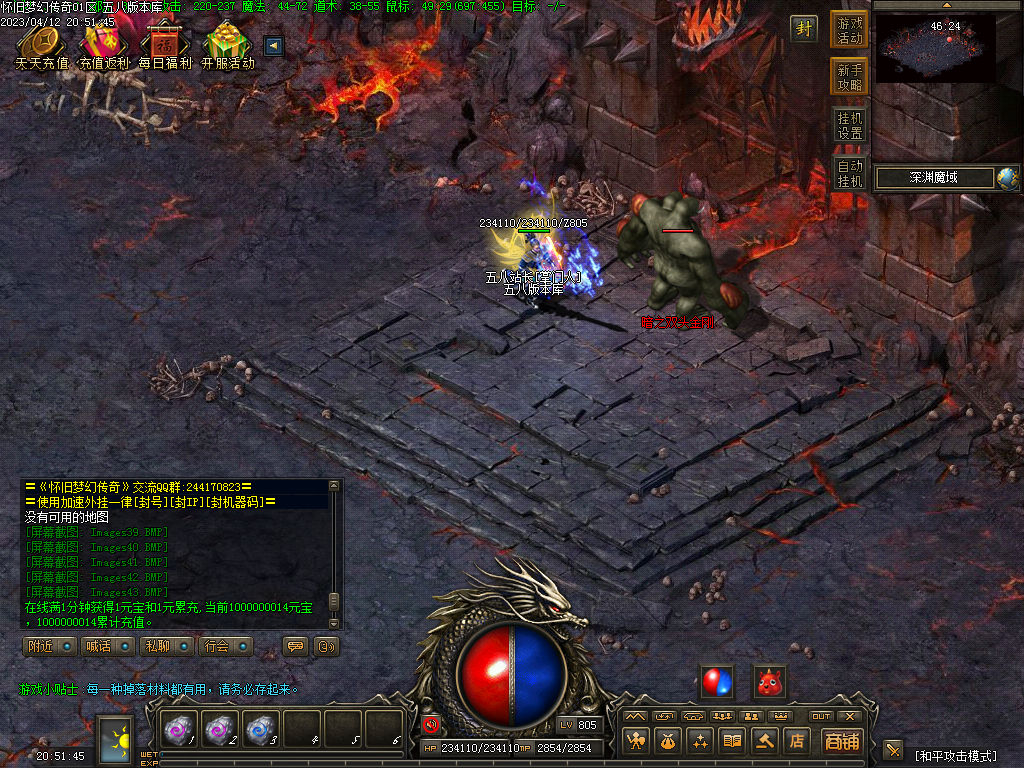
Task: Open the 充值返利 recharge rebate gift
Action: 104,44
